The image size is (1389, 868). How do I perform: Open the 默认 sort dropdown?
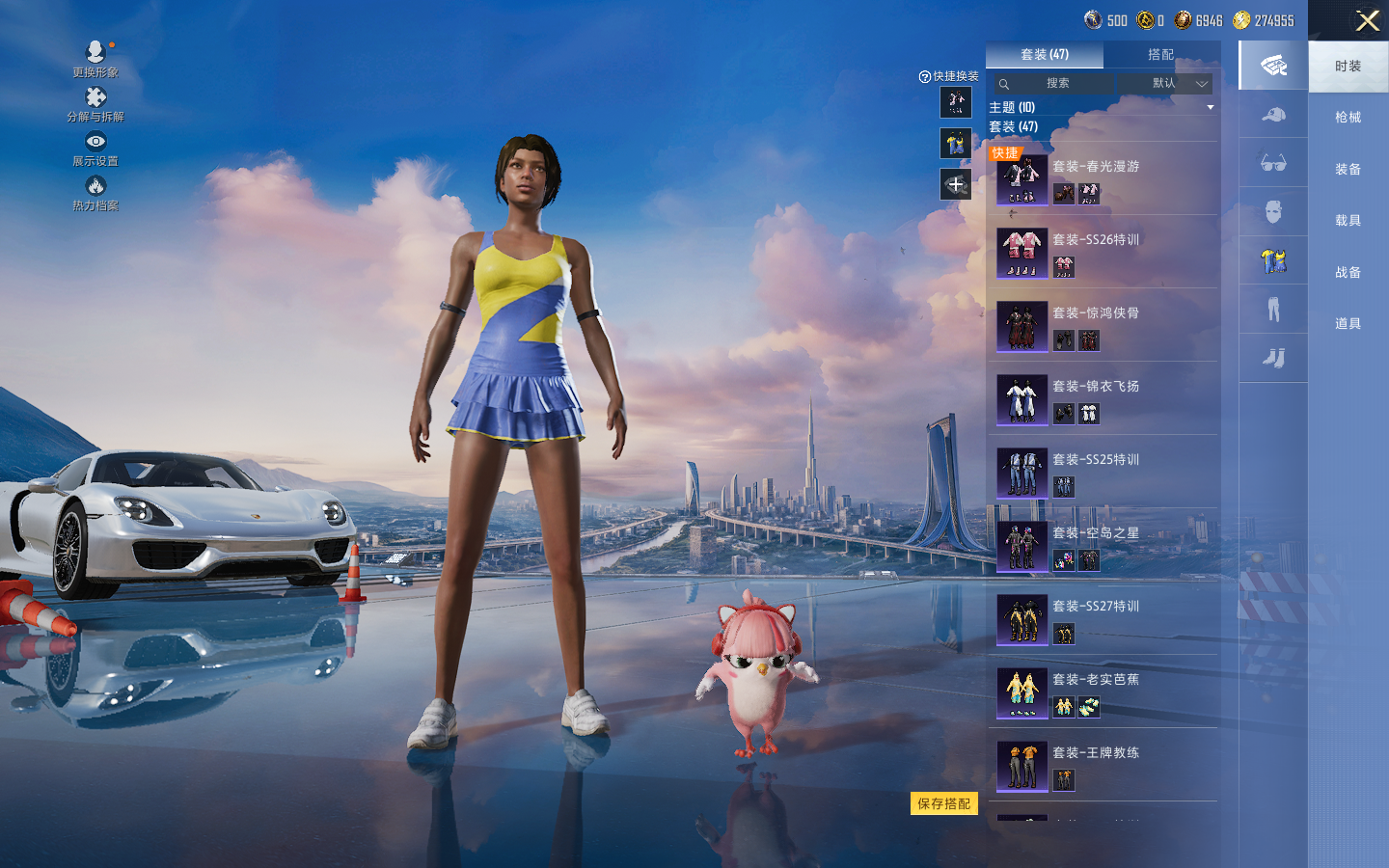1179,84
